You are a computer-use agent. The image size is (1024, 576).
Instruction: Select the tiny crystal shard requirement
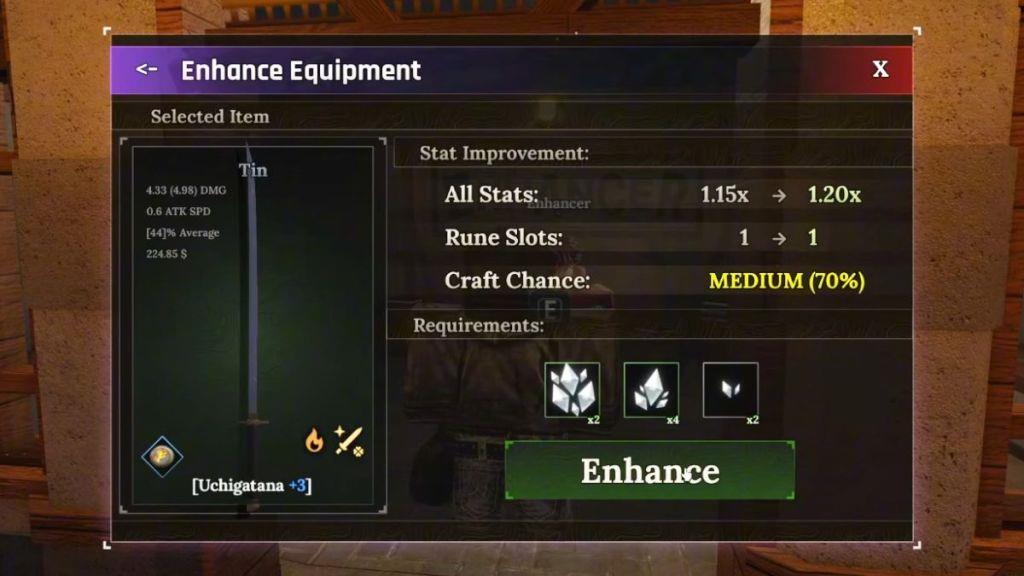tap(730, 389)
